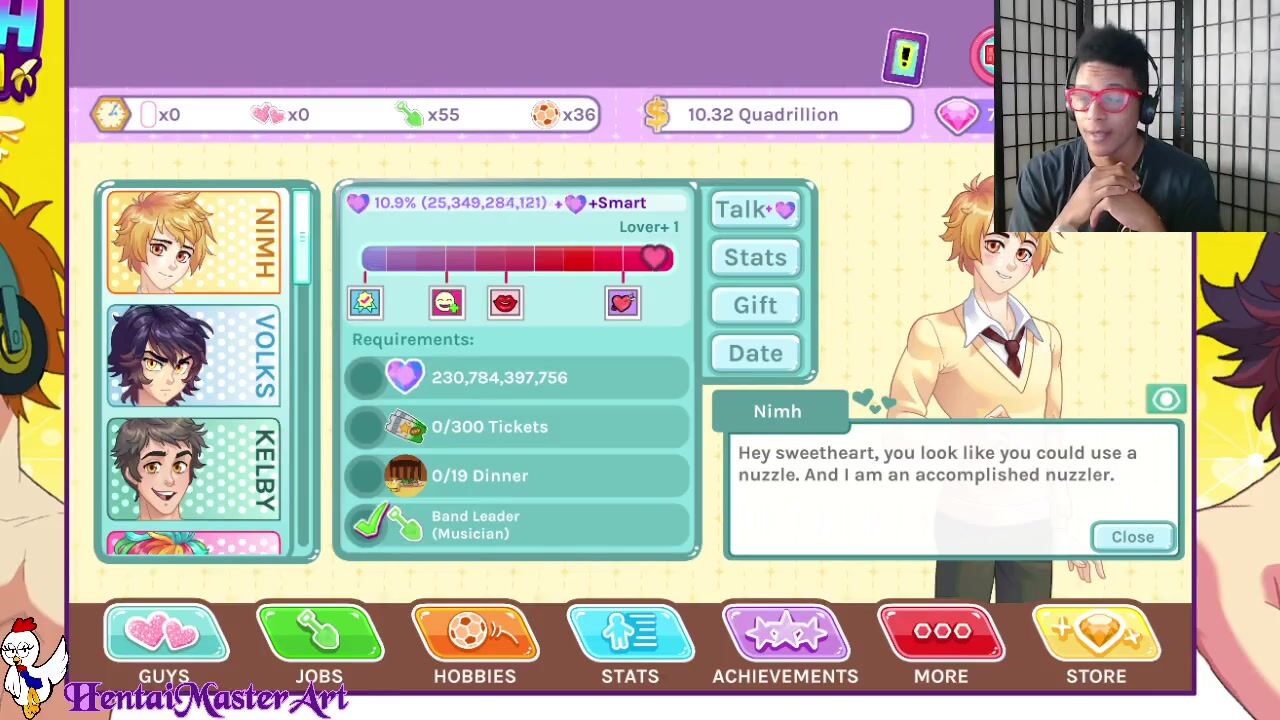
Task: Open Nimh's Stats panel
Action: click(755, 257)
